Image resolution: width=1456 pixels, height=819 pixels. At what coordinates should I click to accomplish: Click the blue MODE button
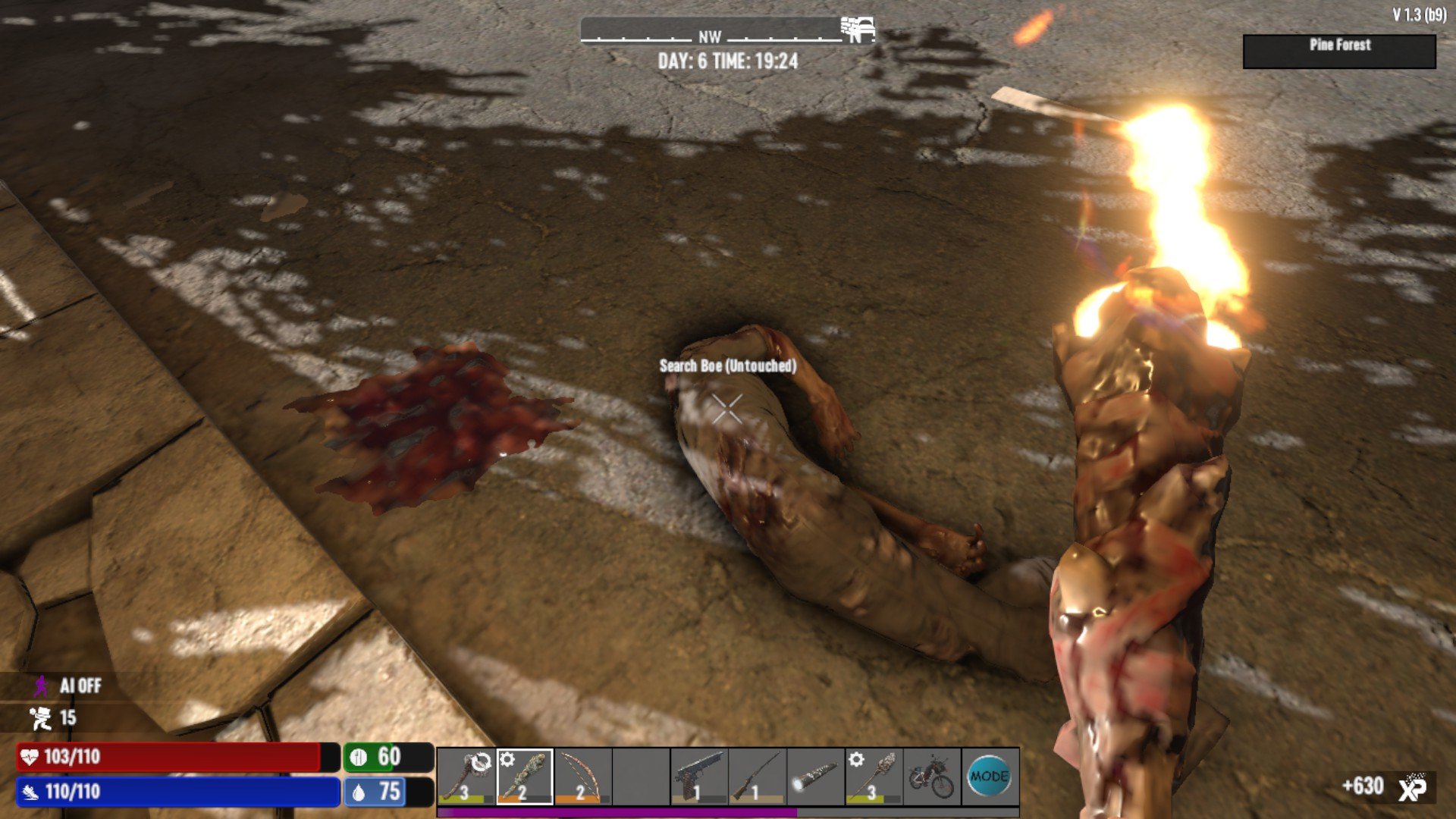click(990, 776)
